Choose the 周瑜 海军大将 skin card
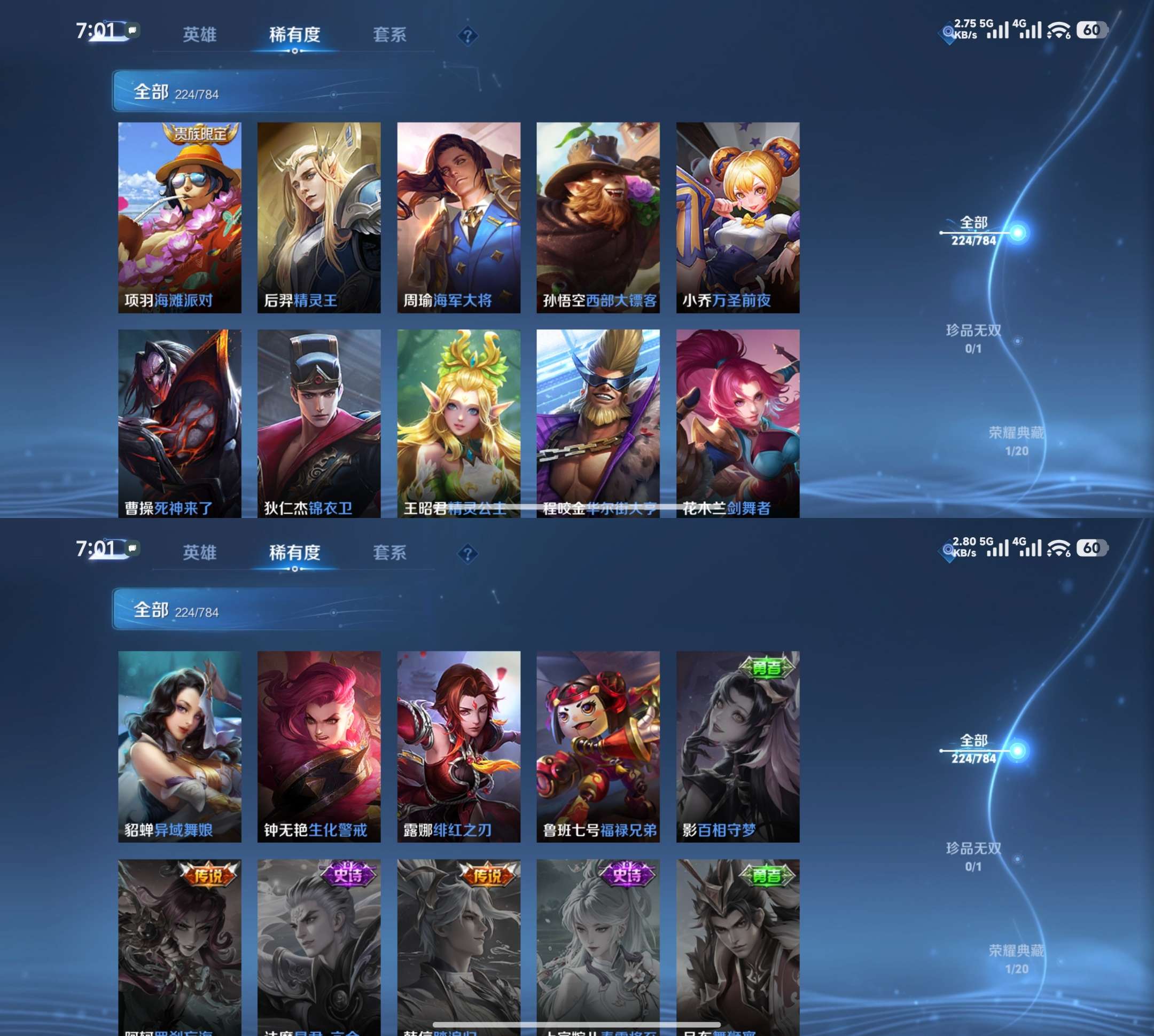Image resolution: width=1154 pixels, height=1036 pixels. click(458, 217)
